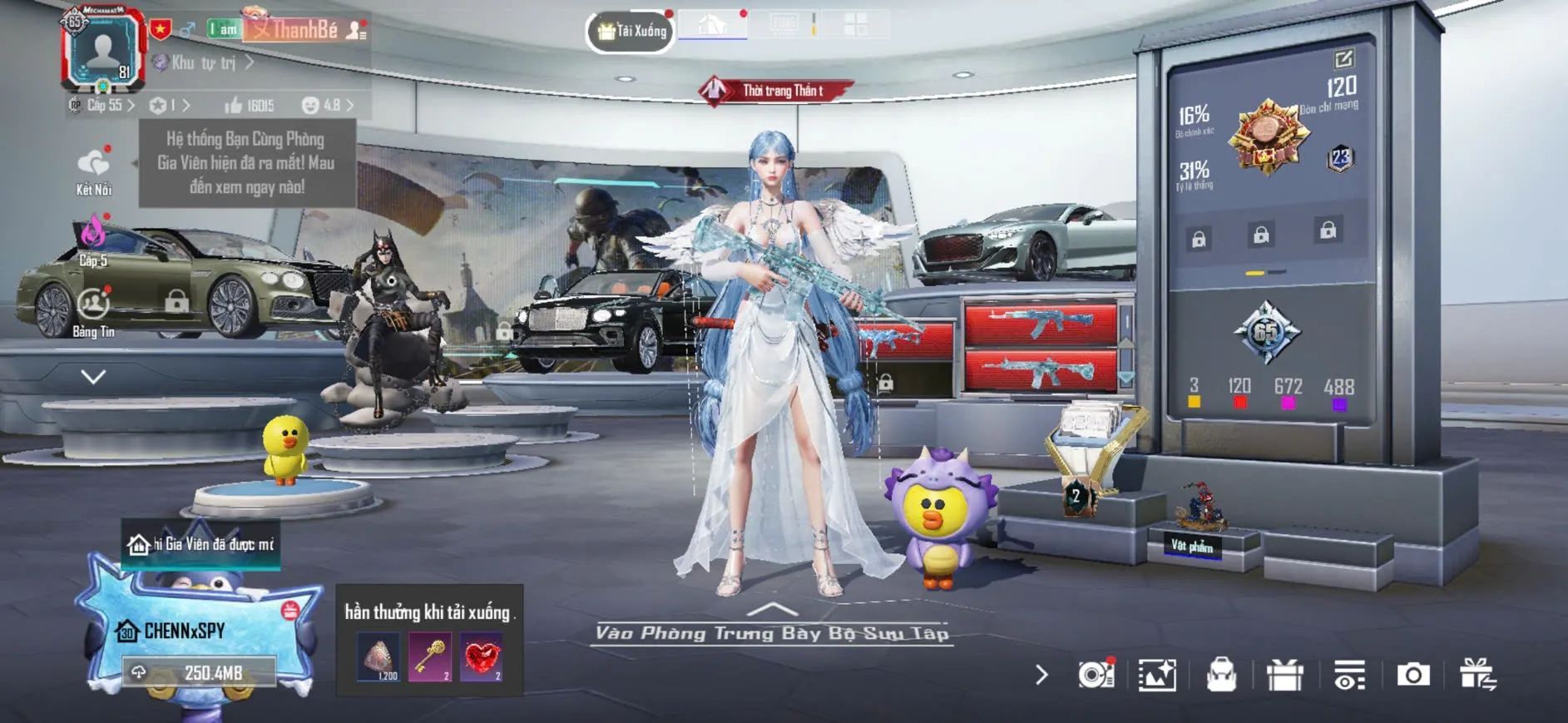
Task: Open the Vật phẩm items label
Action: pos(1192,546)
